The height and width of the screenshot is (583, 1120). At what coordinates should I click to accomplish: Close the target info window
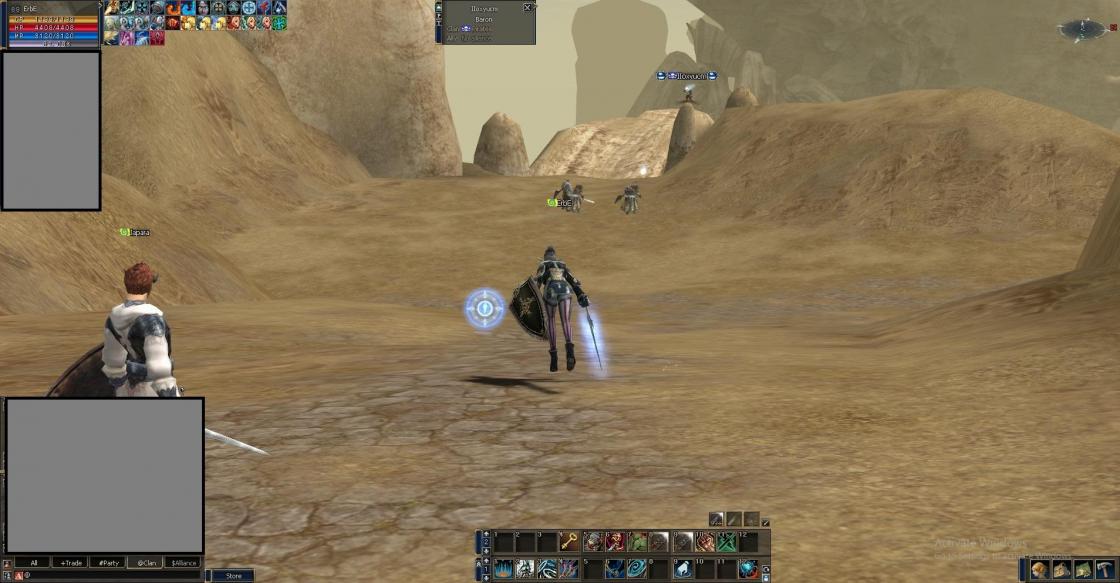tap(527, 8)
